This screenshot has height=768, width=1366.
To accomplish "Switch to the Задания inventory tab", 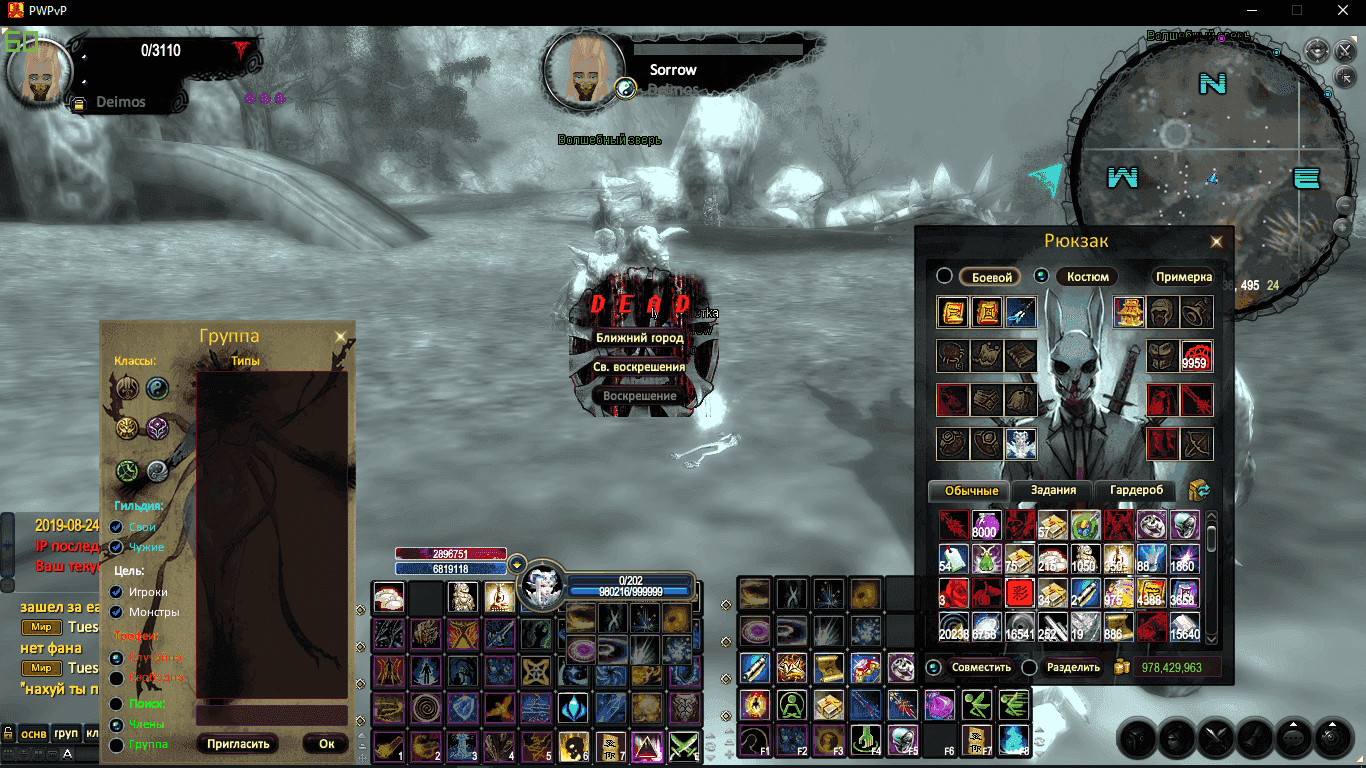I will point(1053,490).
